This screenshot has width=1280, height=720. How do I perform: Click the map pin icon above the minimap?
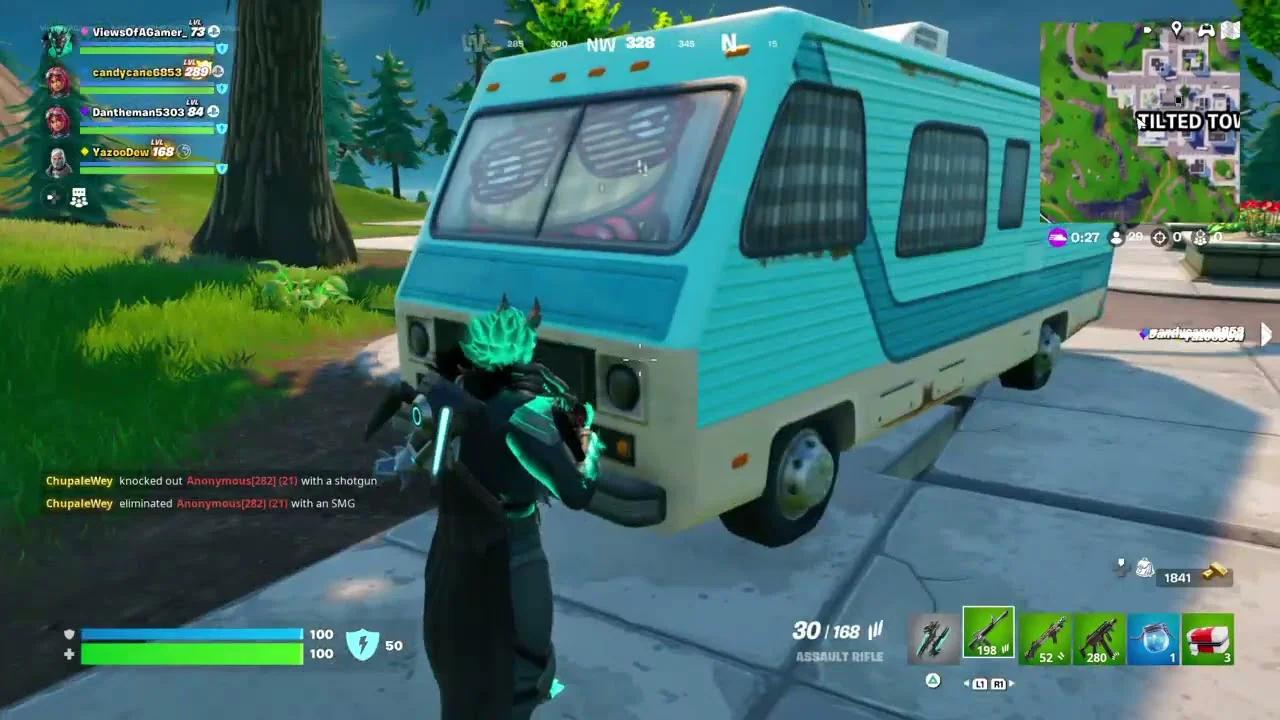tap(1177, 28)
